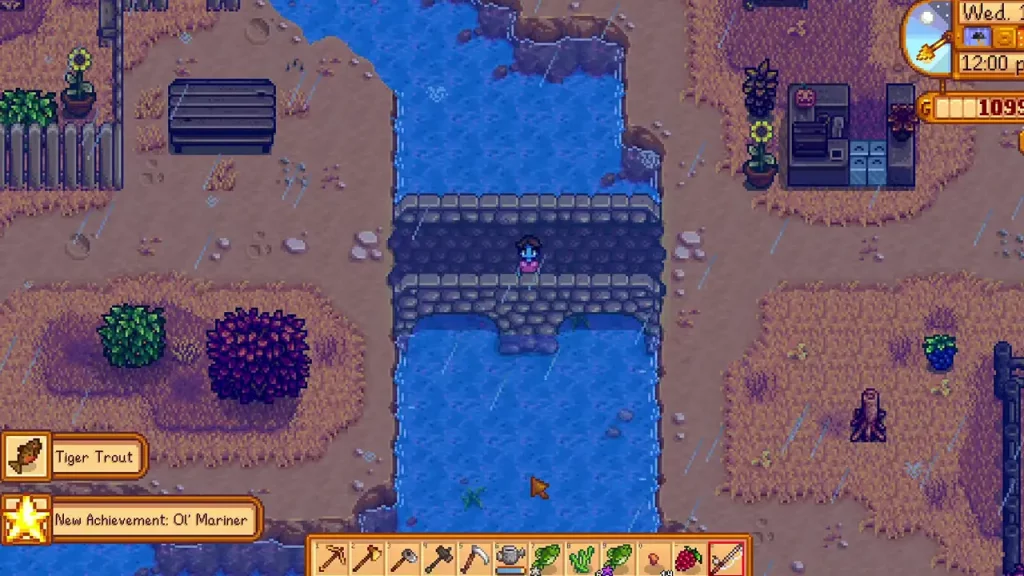The image size is (1024, 576).
Task: Click the highlighted fishing rod slot
Action: [727, 558]
